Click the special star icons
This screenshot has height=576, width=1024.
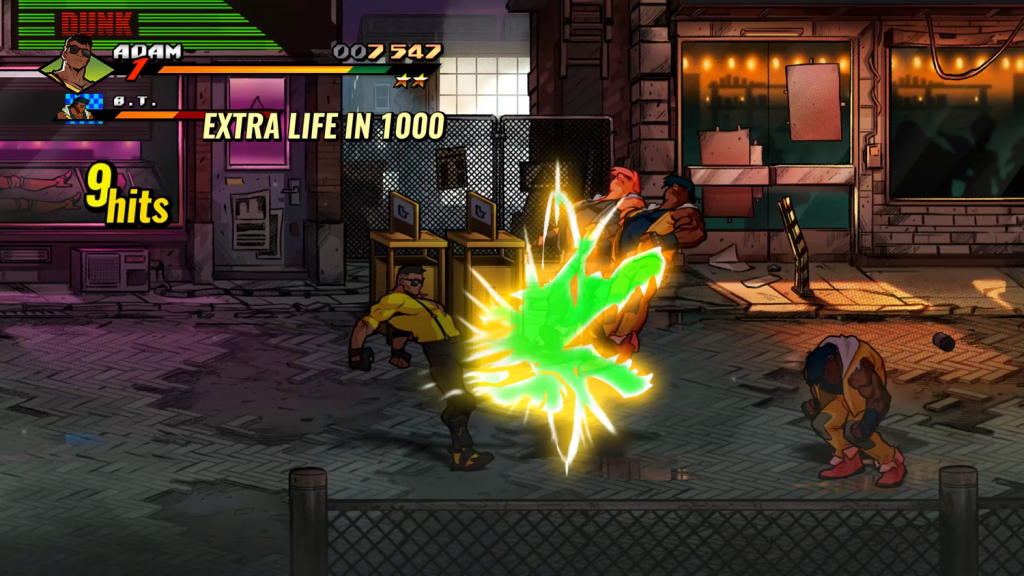pos(410,81)
